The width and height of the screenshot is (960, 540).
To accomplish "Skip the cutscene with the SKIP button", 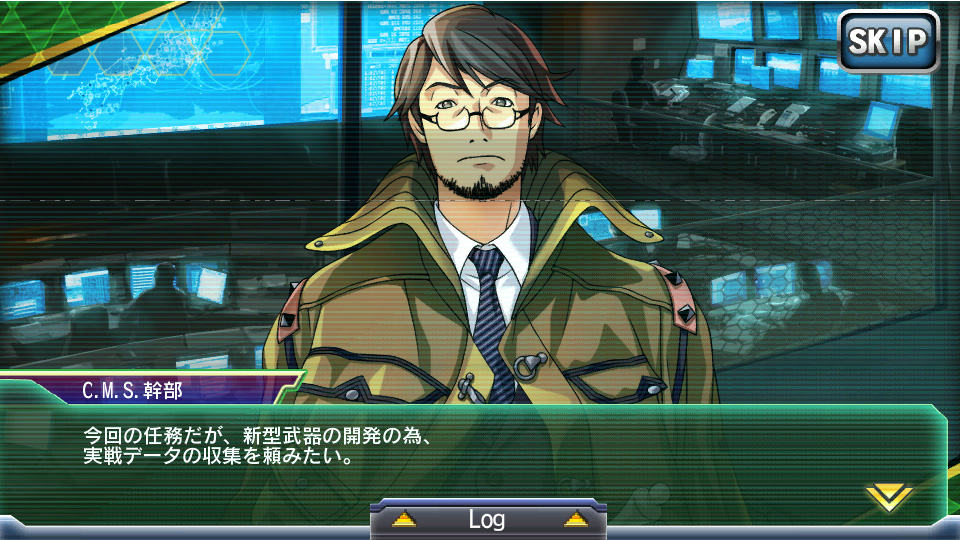I will click(x=888, y=42).
